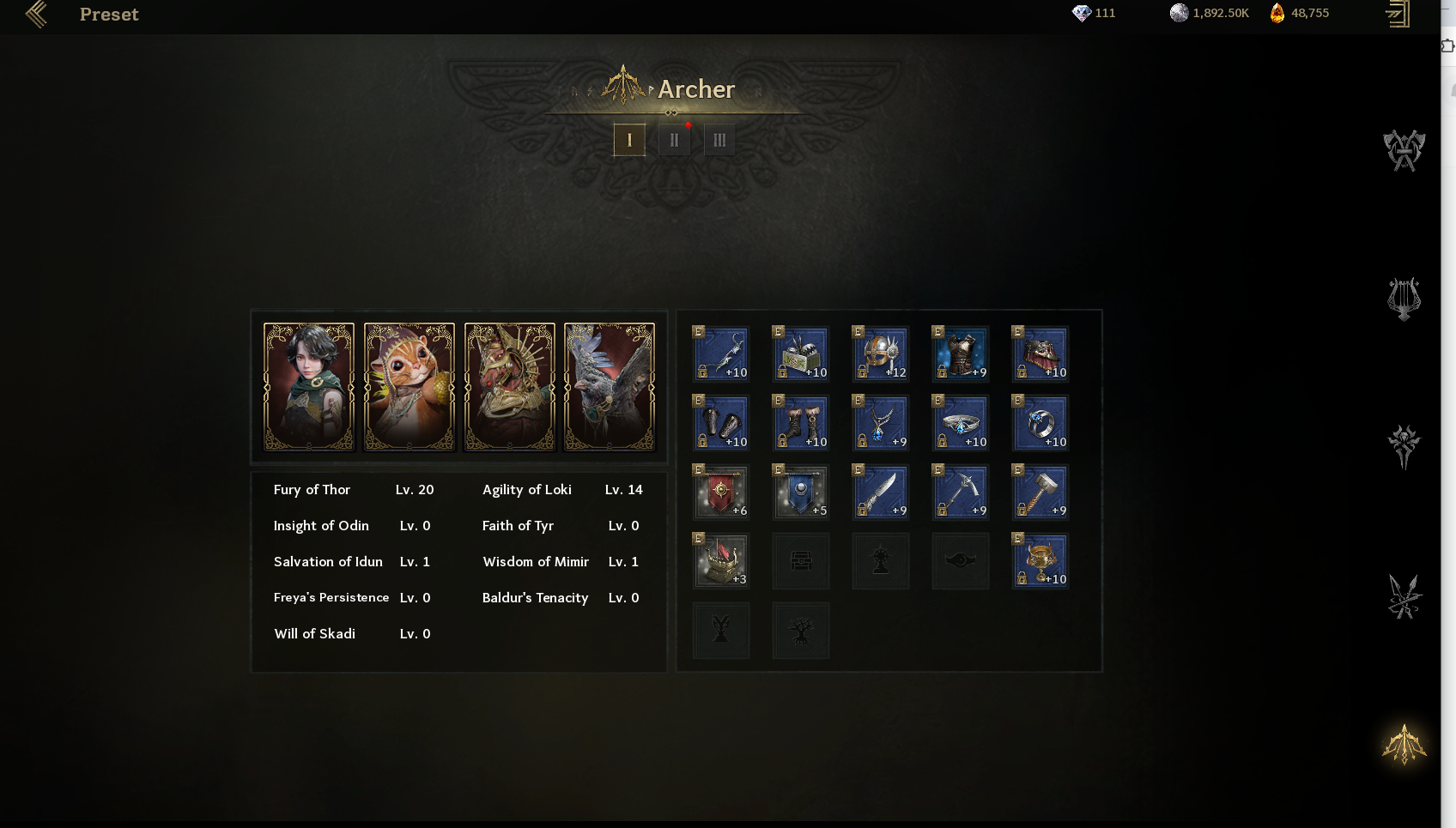Select the helmet equipment slot +12
The height and width of the screenshot is (828, 1456).
881,354
